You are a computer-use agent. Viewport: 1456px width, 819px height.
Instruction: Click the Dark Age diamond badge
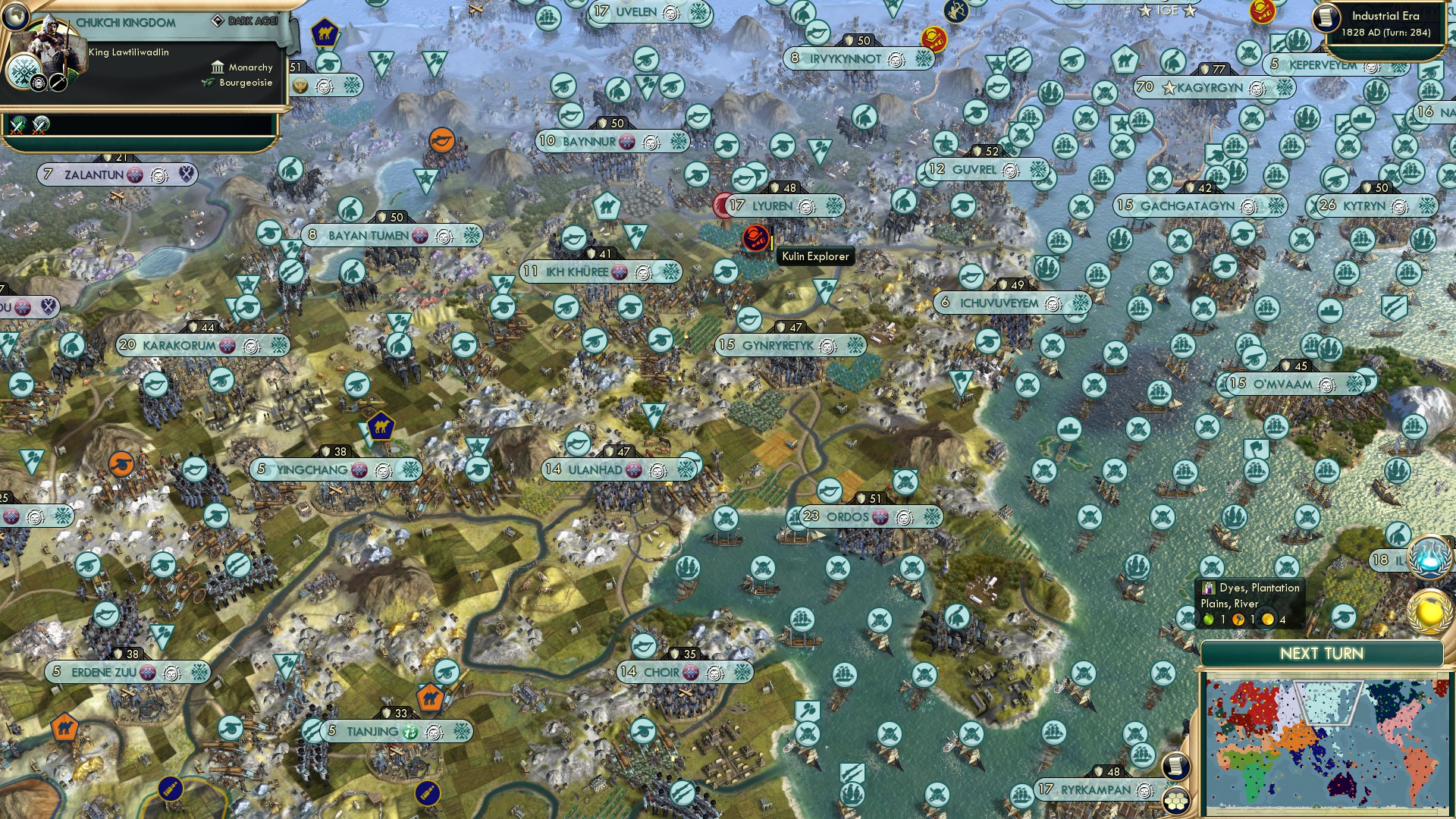coord(218,21)
